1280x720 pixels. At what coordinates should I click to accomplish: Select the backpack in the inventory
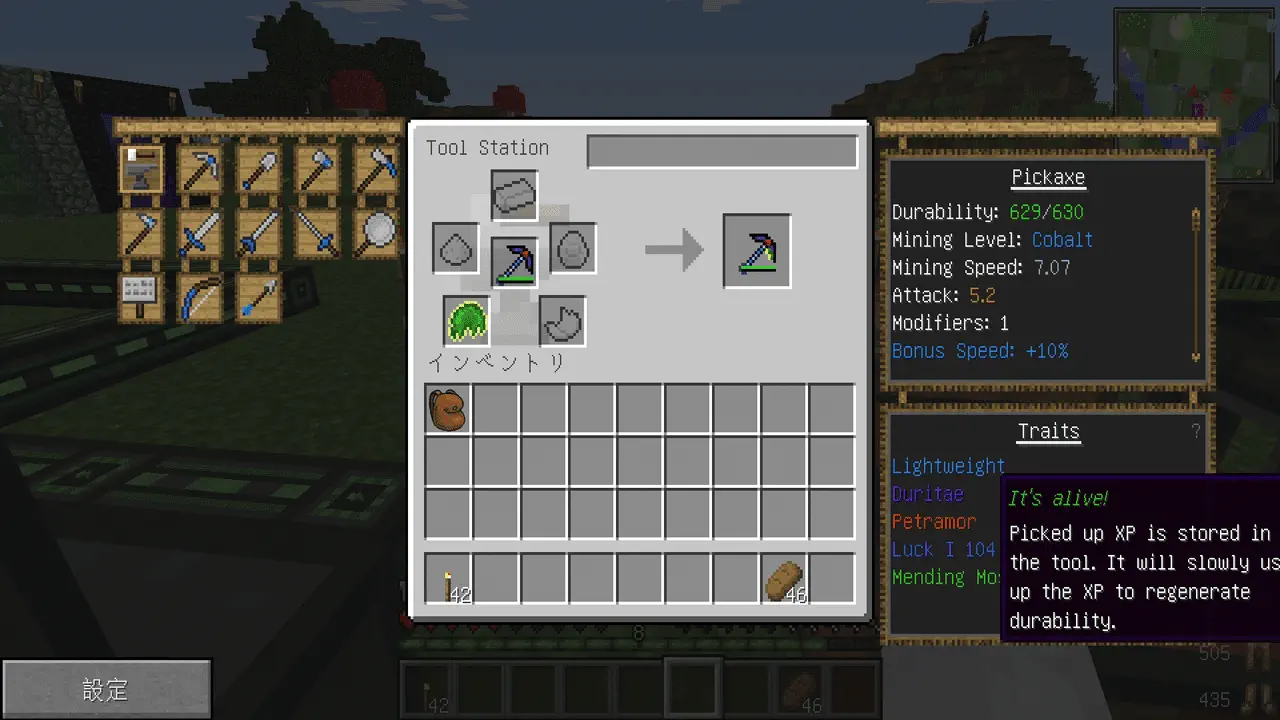[x=448, y=409]
